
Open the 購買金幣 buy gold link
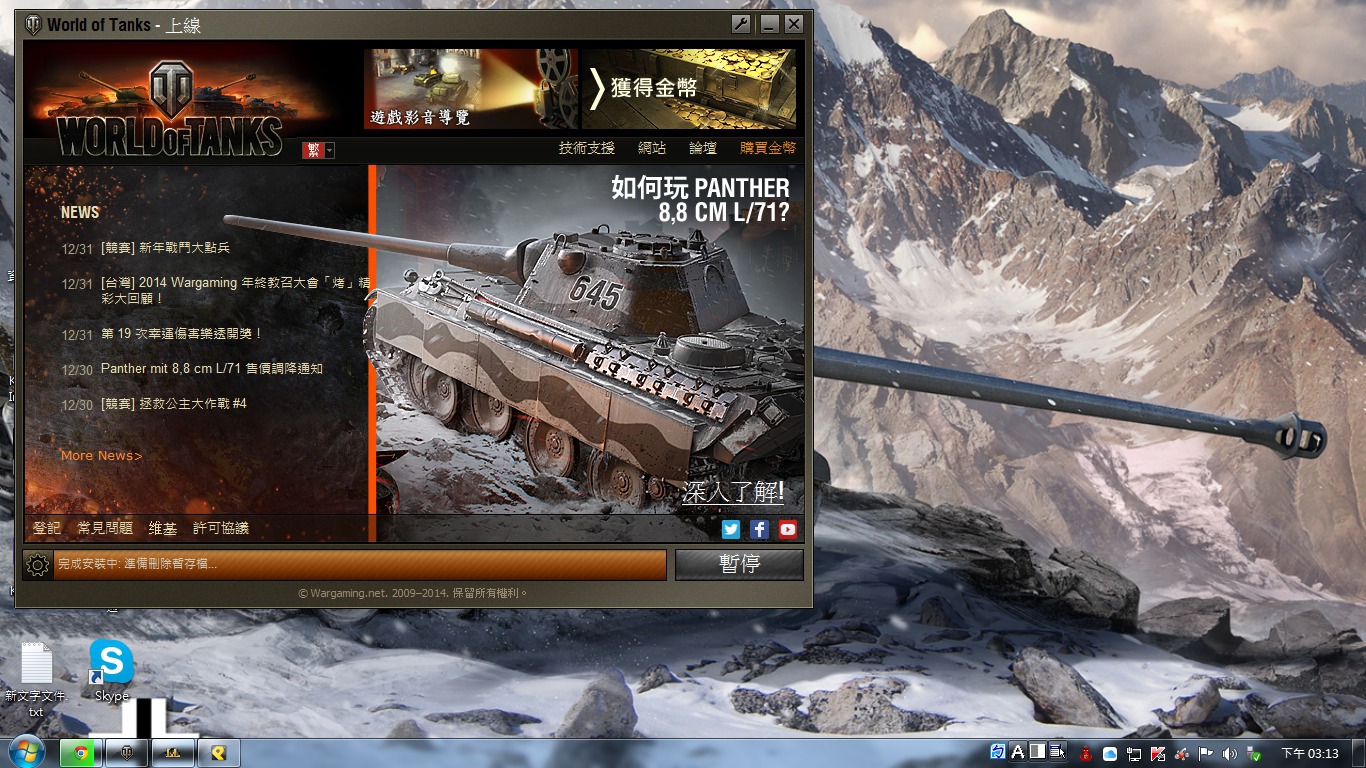[x=768, y=148]
